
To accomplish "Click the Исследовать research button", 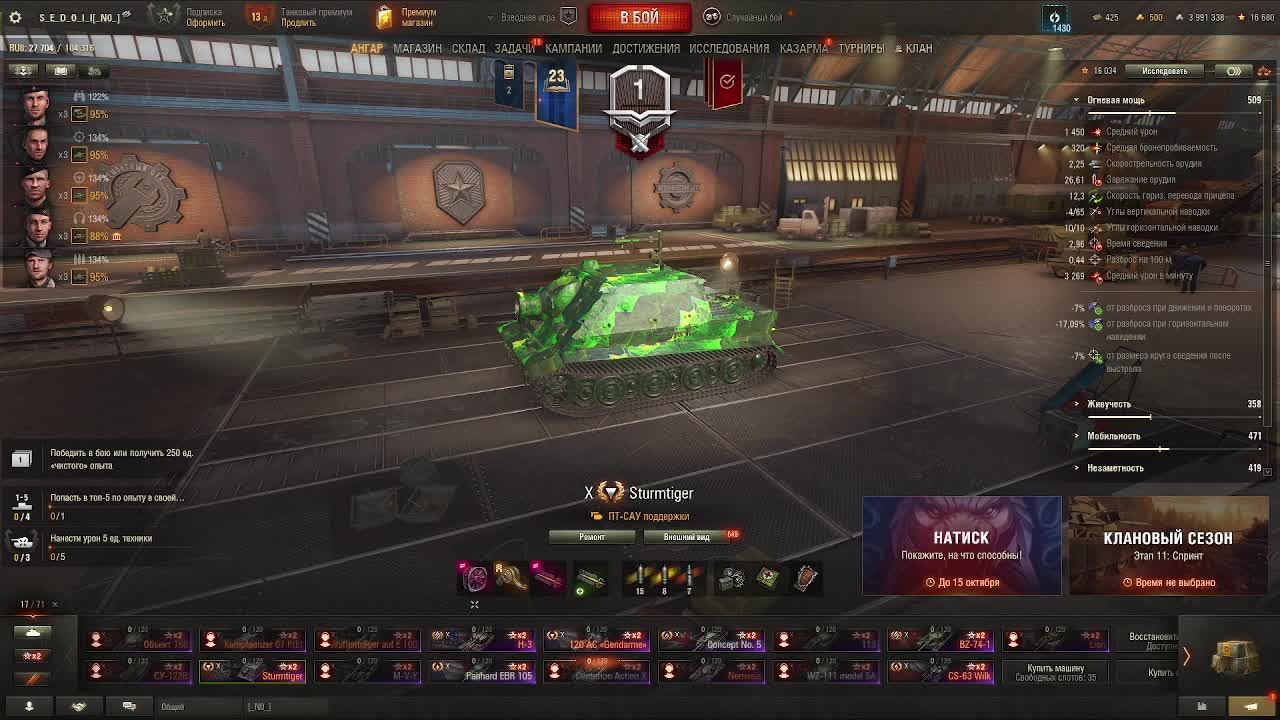I will click(x=1164, y=71).
